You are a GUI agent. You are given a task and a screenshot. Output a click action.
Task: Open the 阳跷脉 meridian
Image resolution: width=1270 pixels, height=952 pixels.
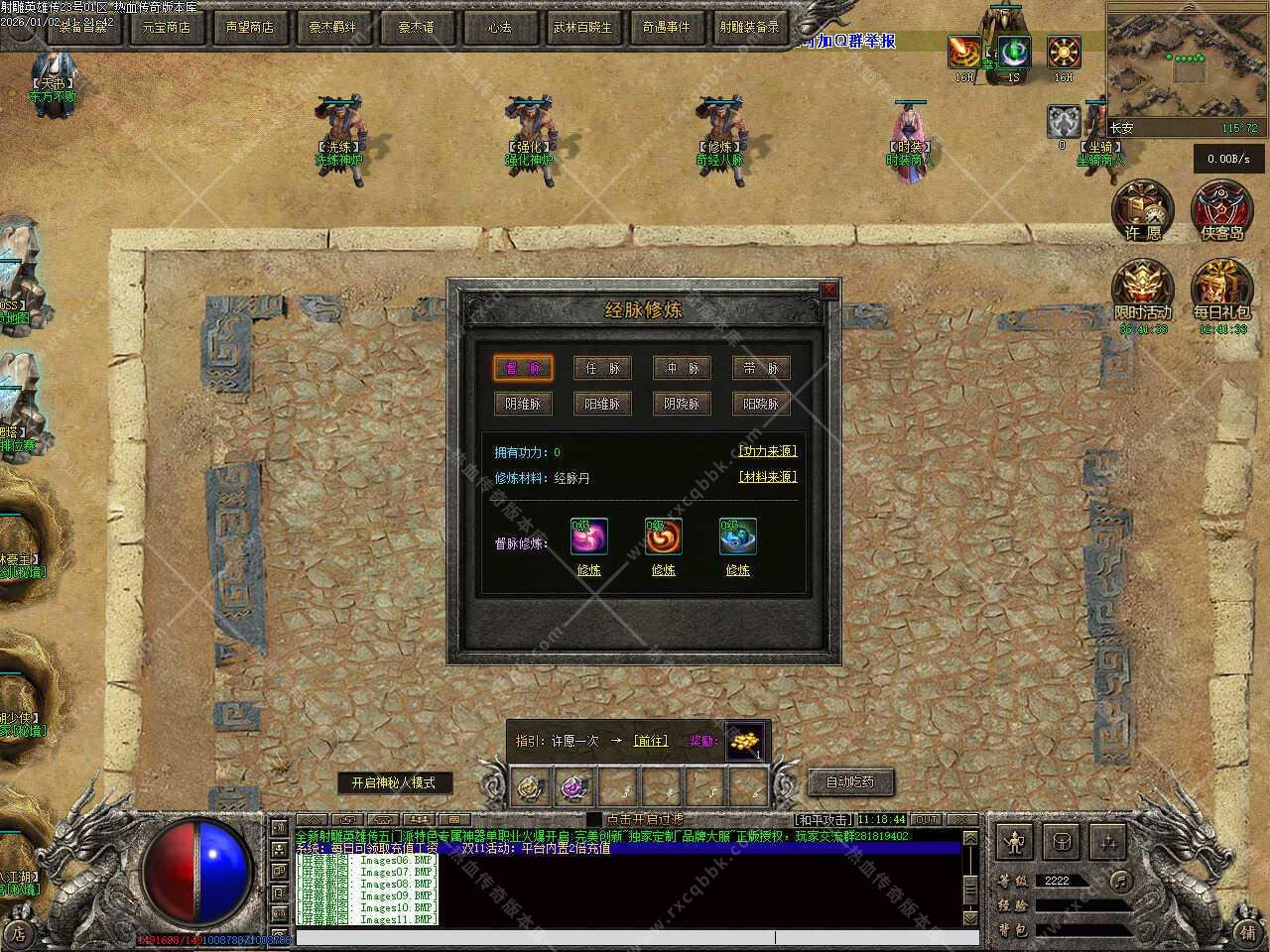click(x=761, y=404)
